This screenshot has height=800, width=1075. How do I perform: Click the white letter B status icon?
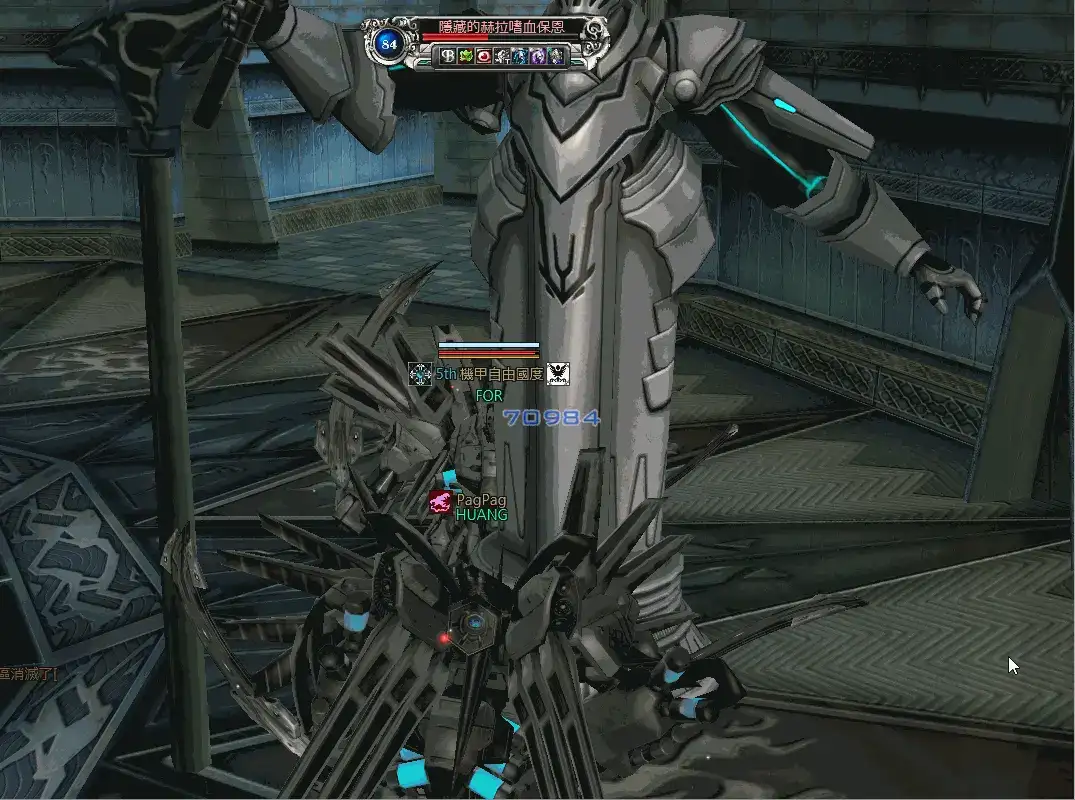coord(448,57)
